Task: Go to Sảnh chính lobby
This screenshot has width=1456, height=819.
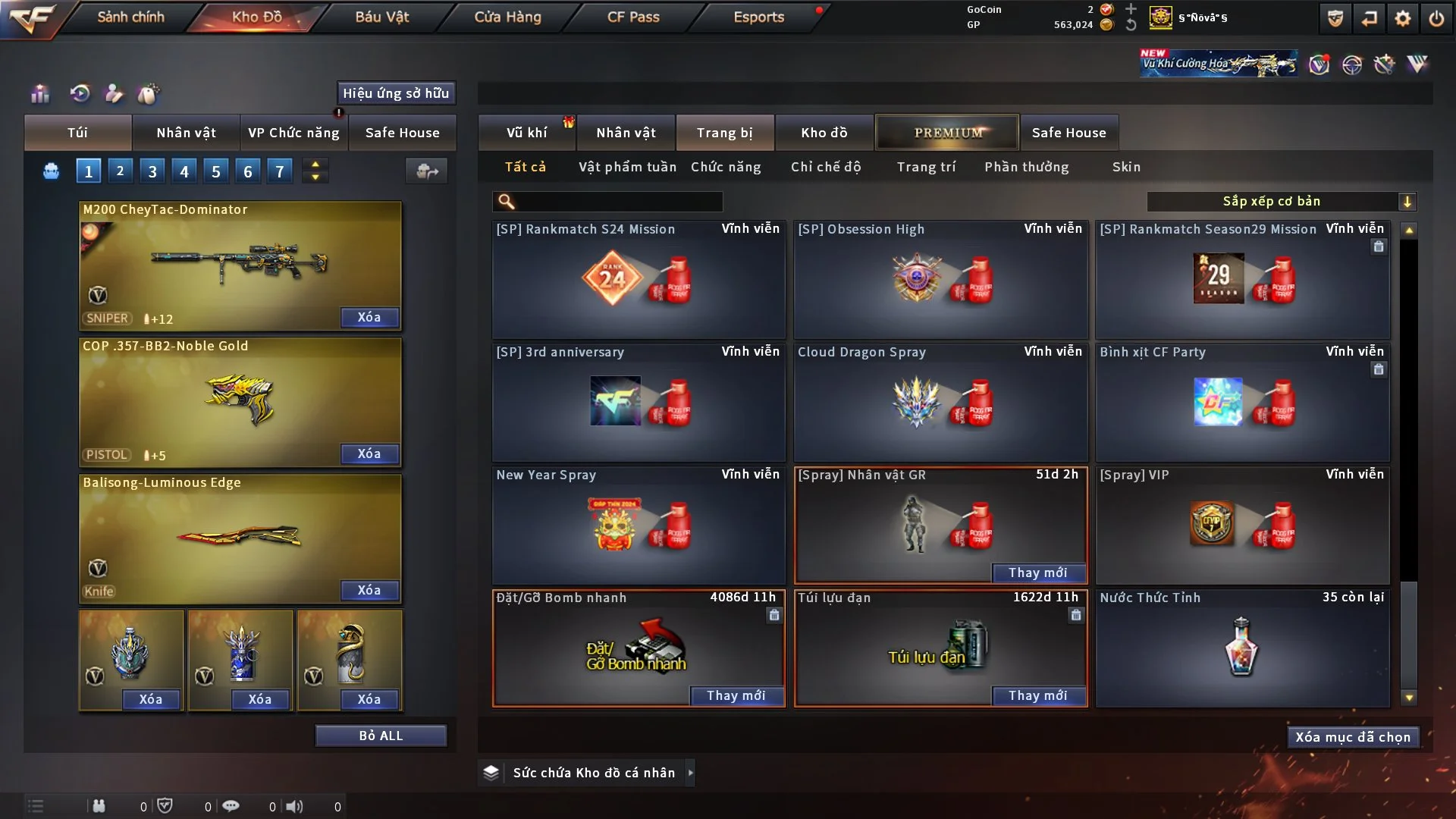Action: 130,17
